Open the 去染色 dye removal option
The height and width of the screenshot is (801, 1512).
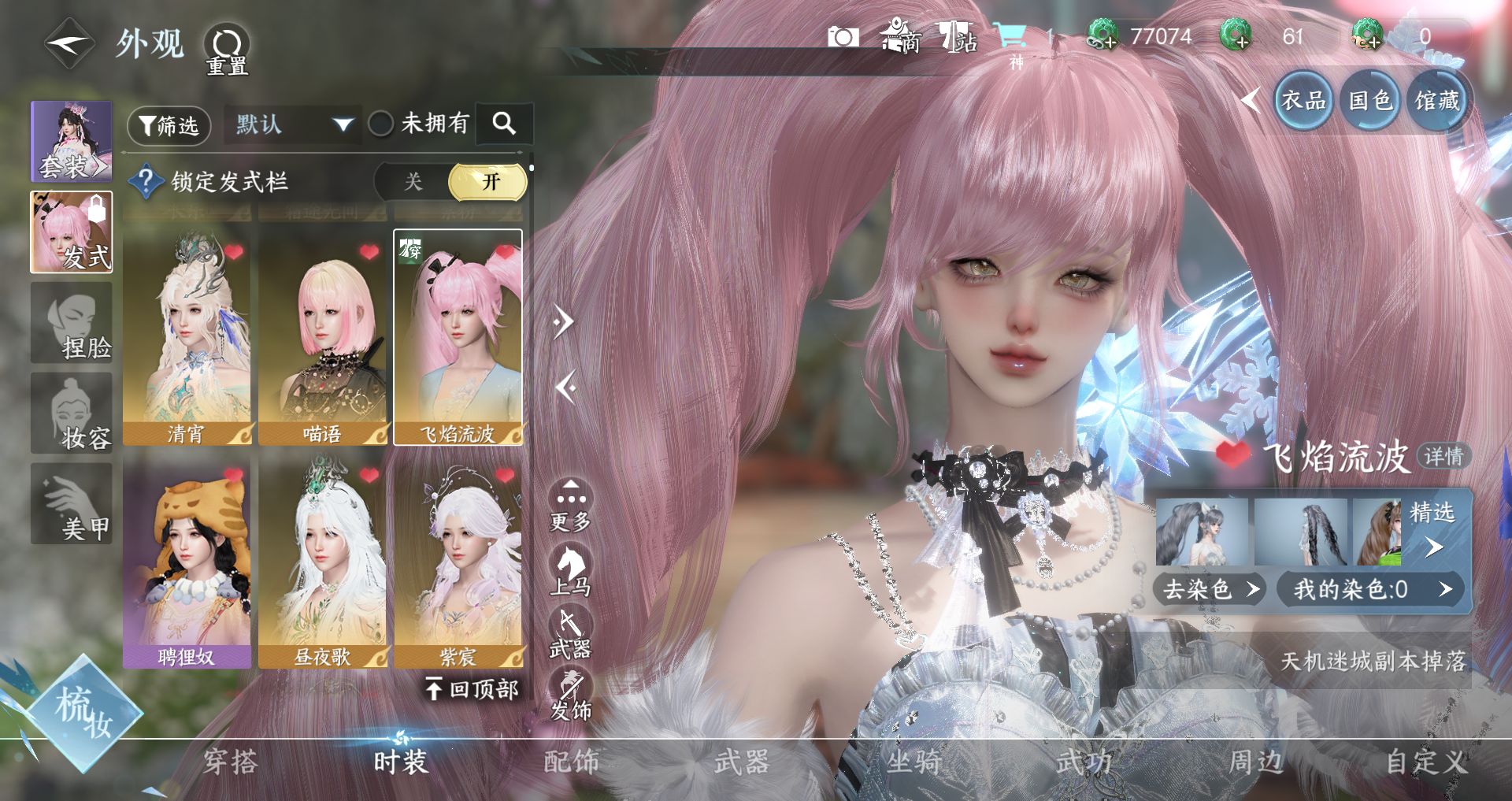[1209, 589]
